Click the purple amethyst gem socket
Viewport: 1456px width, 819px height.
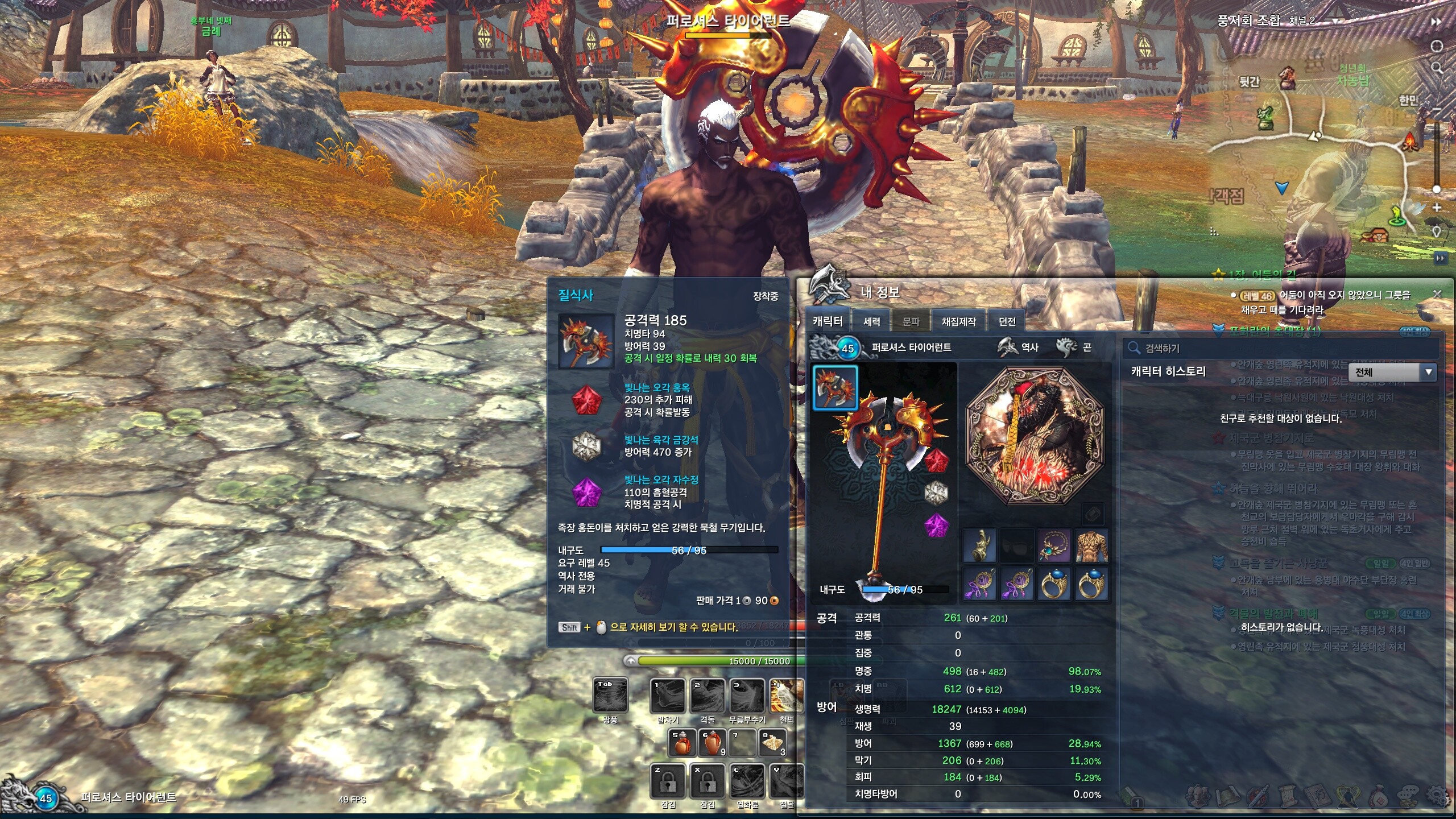pyautogui.click(x=936, y=526)
